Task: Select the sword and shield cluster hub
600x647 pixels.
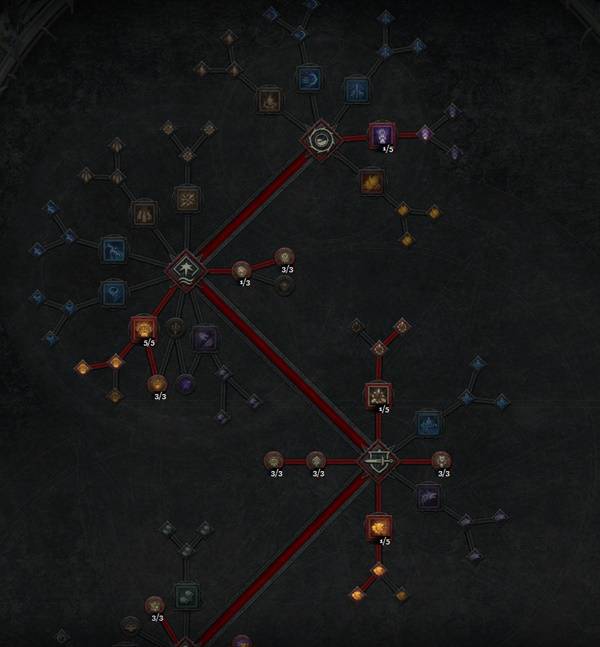Action: pos(378,459)
